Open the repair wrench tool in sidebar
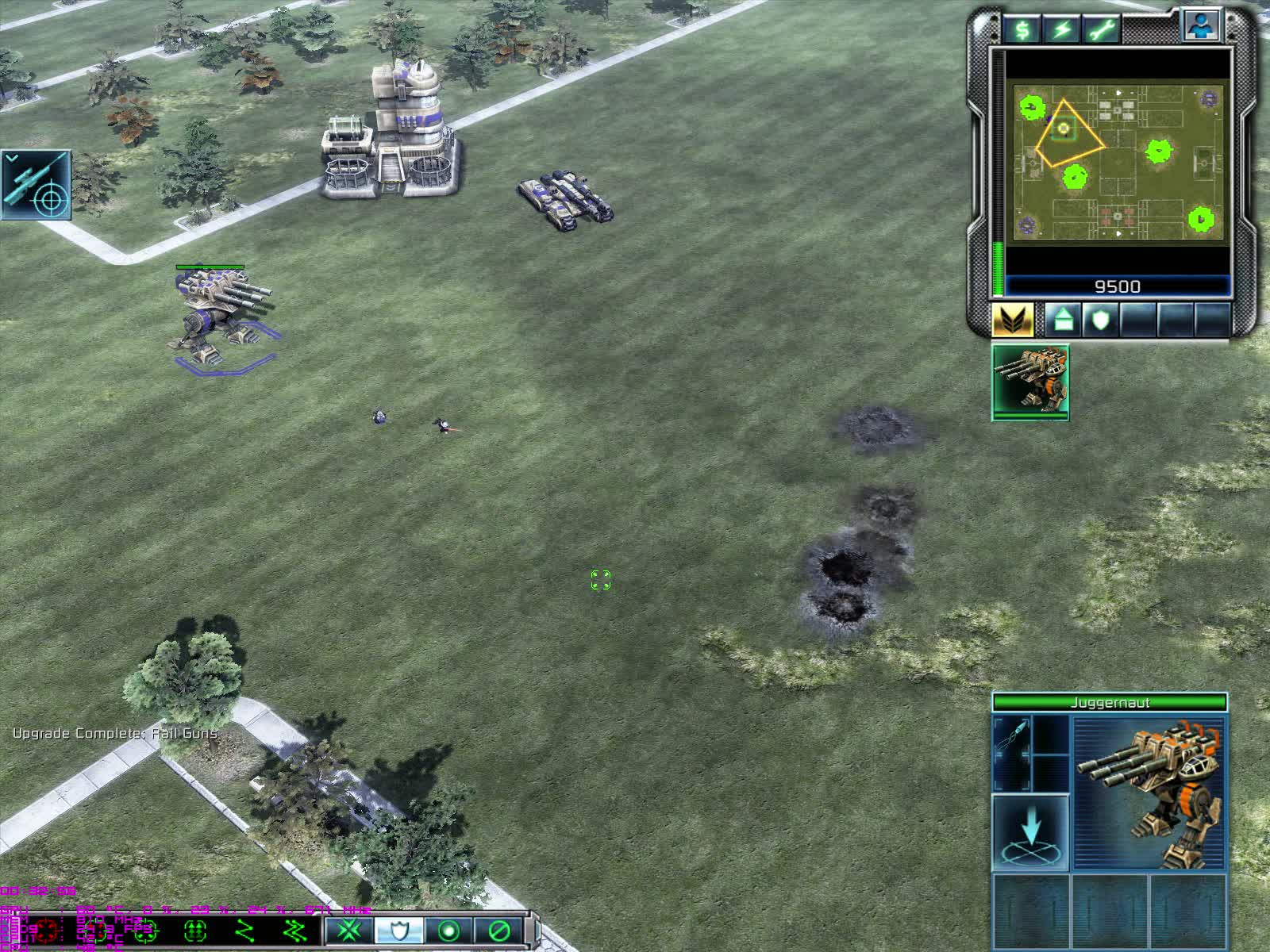 click(x=1102, y=30)
